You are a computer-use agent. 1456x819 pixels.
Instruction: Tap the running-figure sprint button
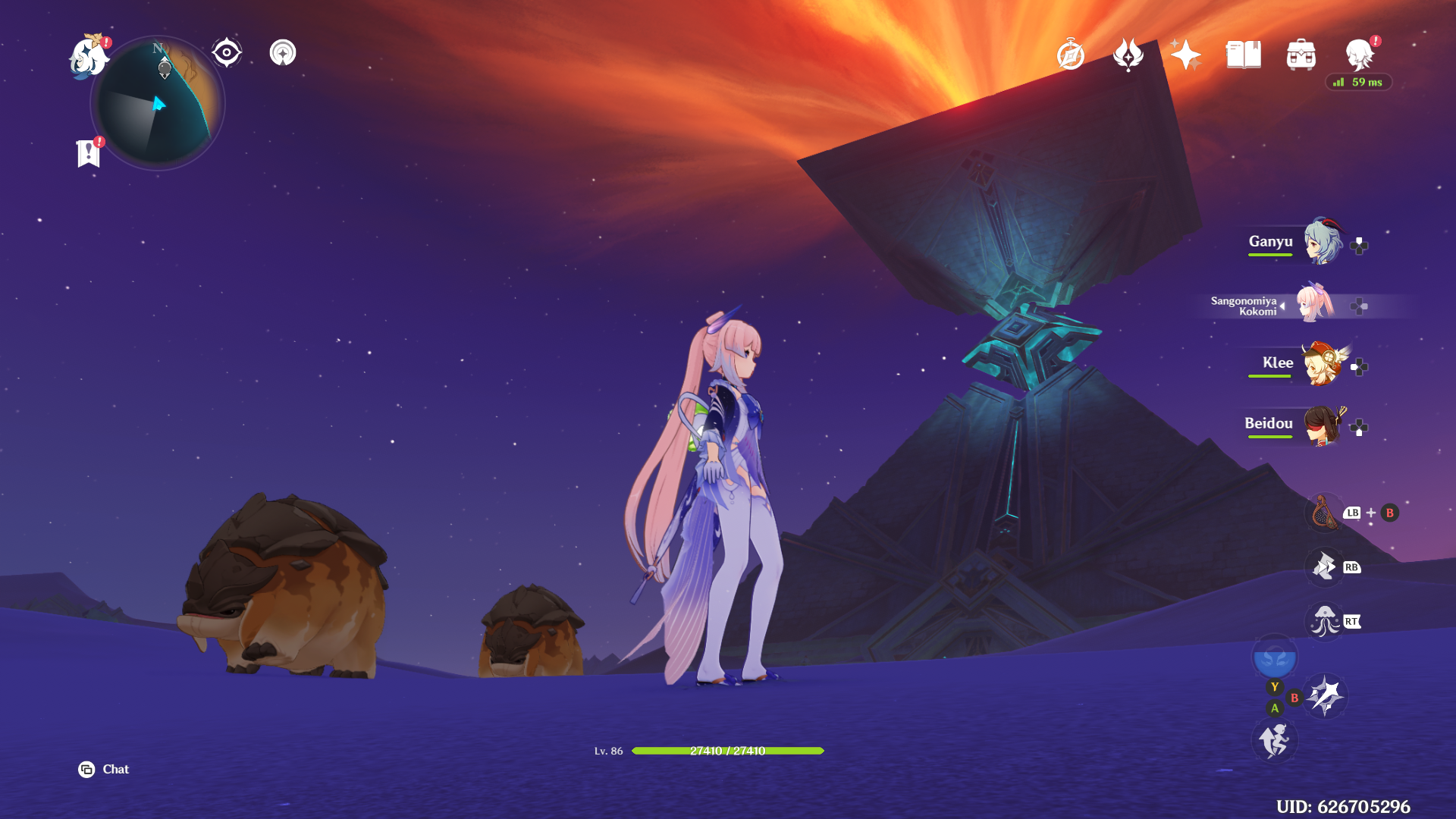point(1274,740)
